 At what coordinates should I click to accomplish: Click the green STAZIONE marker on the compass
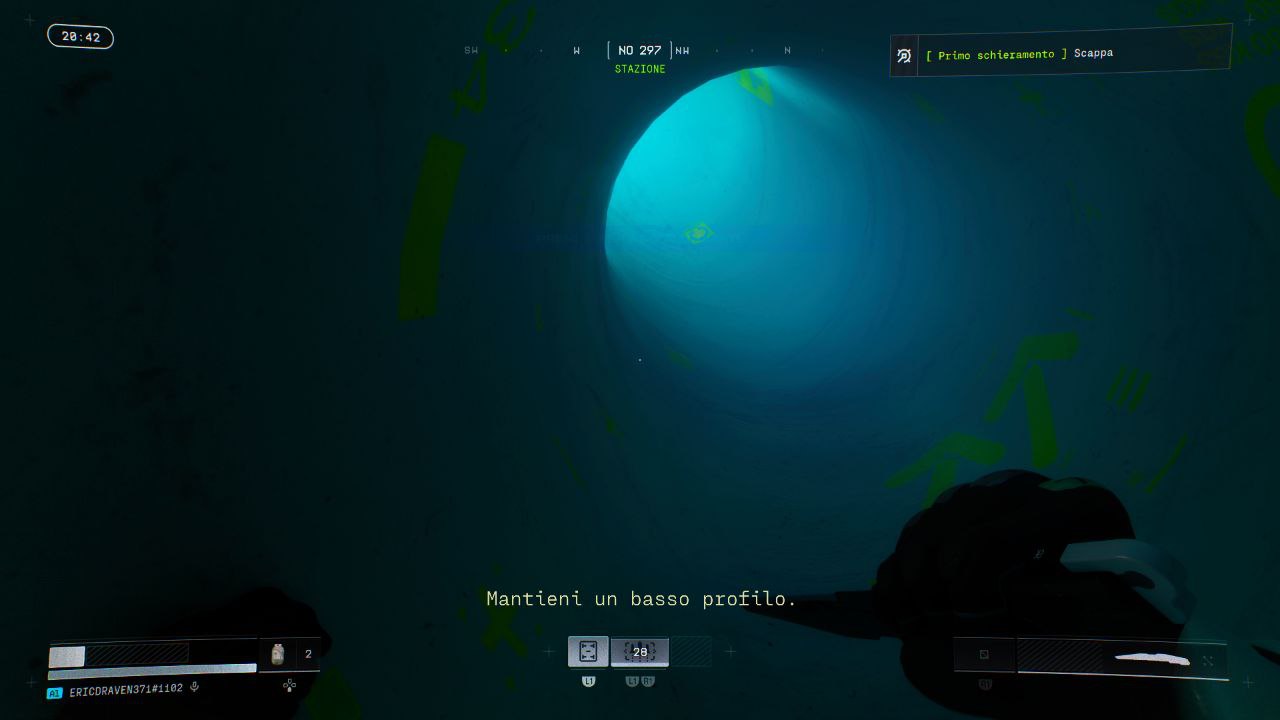(x=640, y=69)
